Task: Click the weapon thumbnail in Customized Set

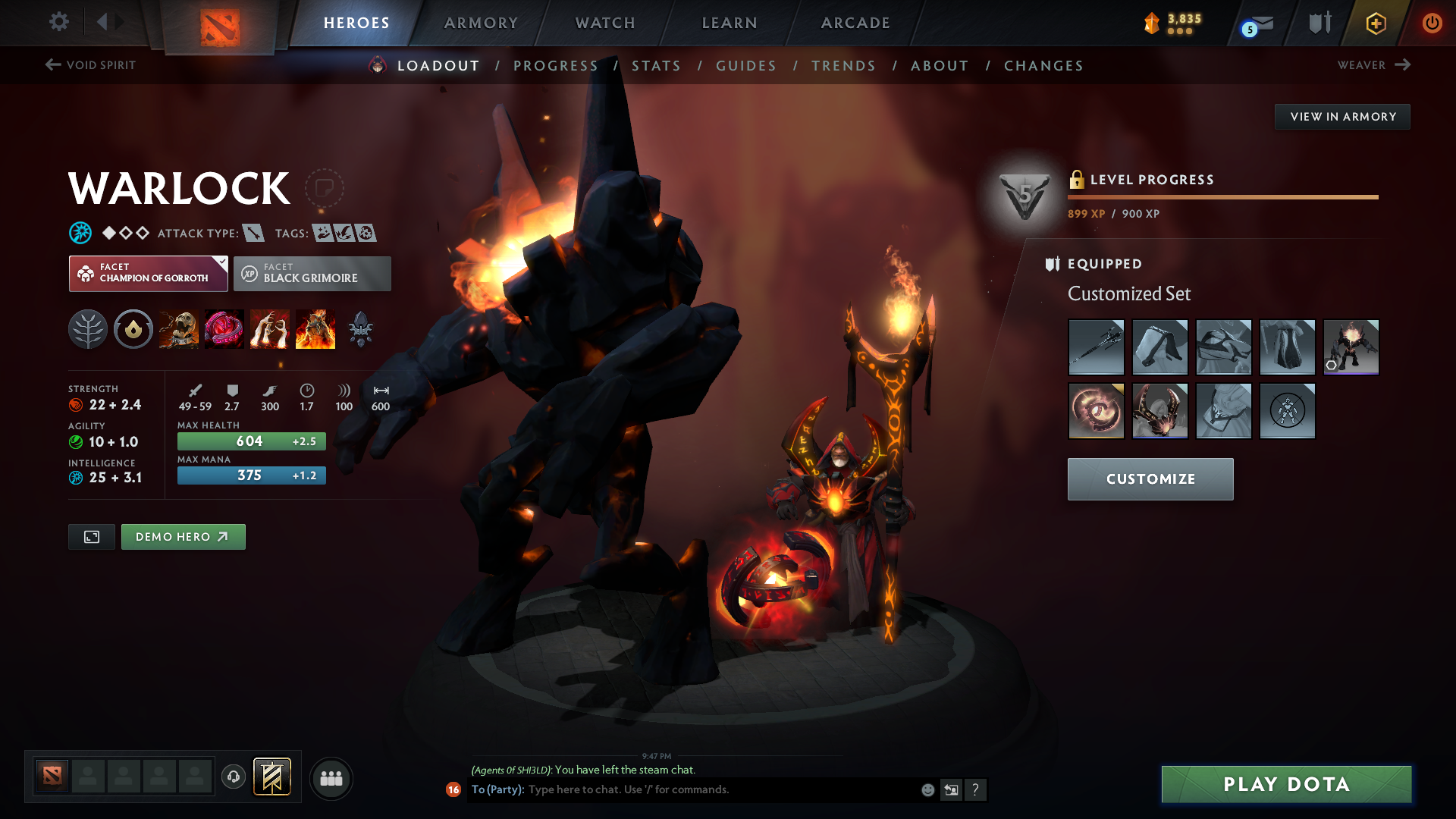Action: tap(1096, 347)
